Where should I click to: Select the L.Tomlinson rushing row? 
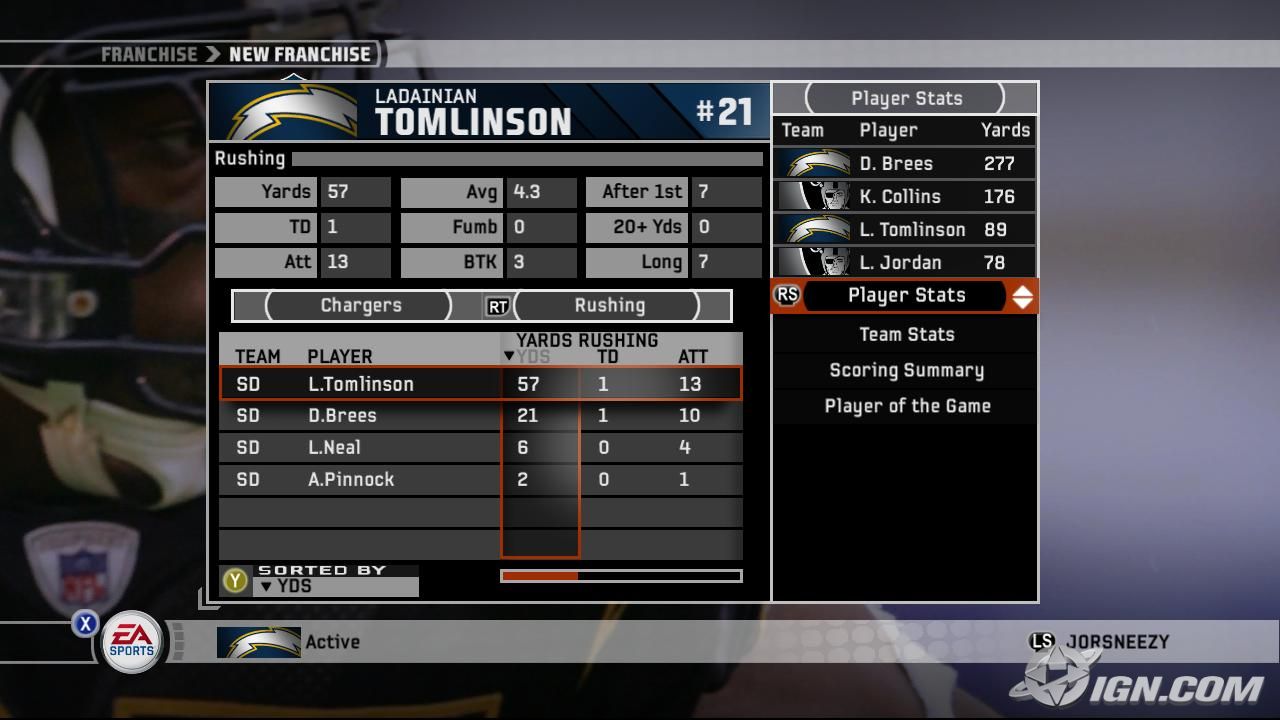480,384
